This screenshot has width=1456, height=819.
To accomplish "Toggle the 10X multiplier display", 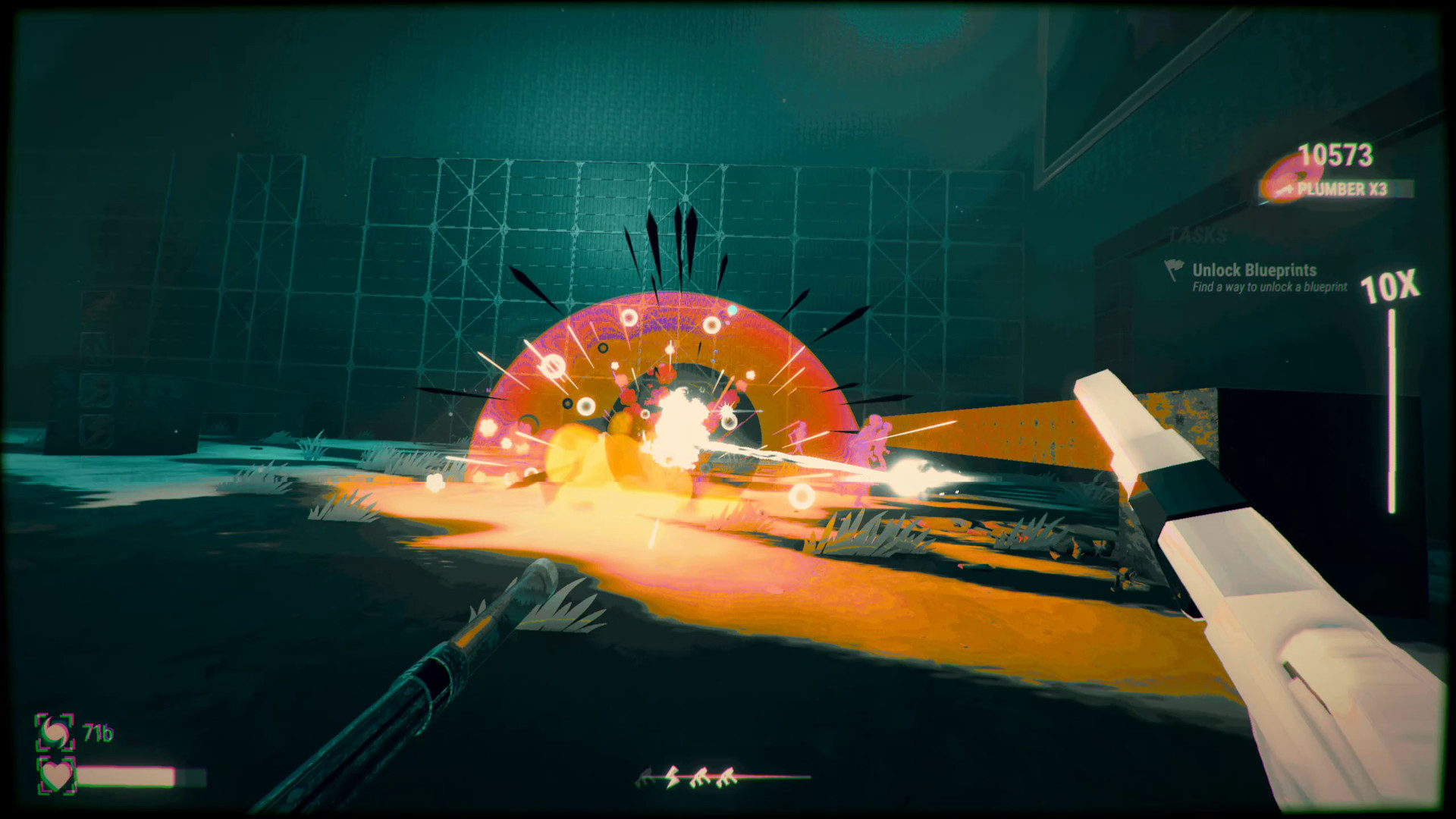I will click(1391, 287).
